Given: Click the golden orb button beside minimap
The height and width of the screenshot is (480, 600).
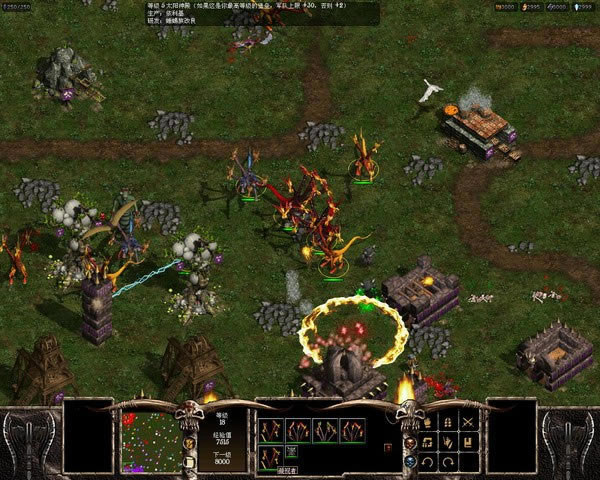Looking at the screenshot, I should 189,442.
